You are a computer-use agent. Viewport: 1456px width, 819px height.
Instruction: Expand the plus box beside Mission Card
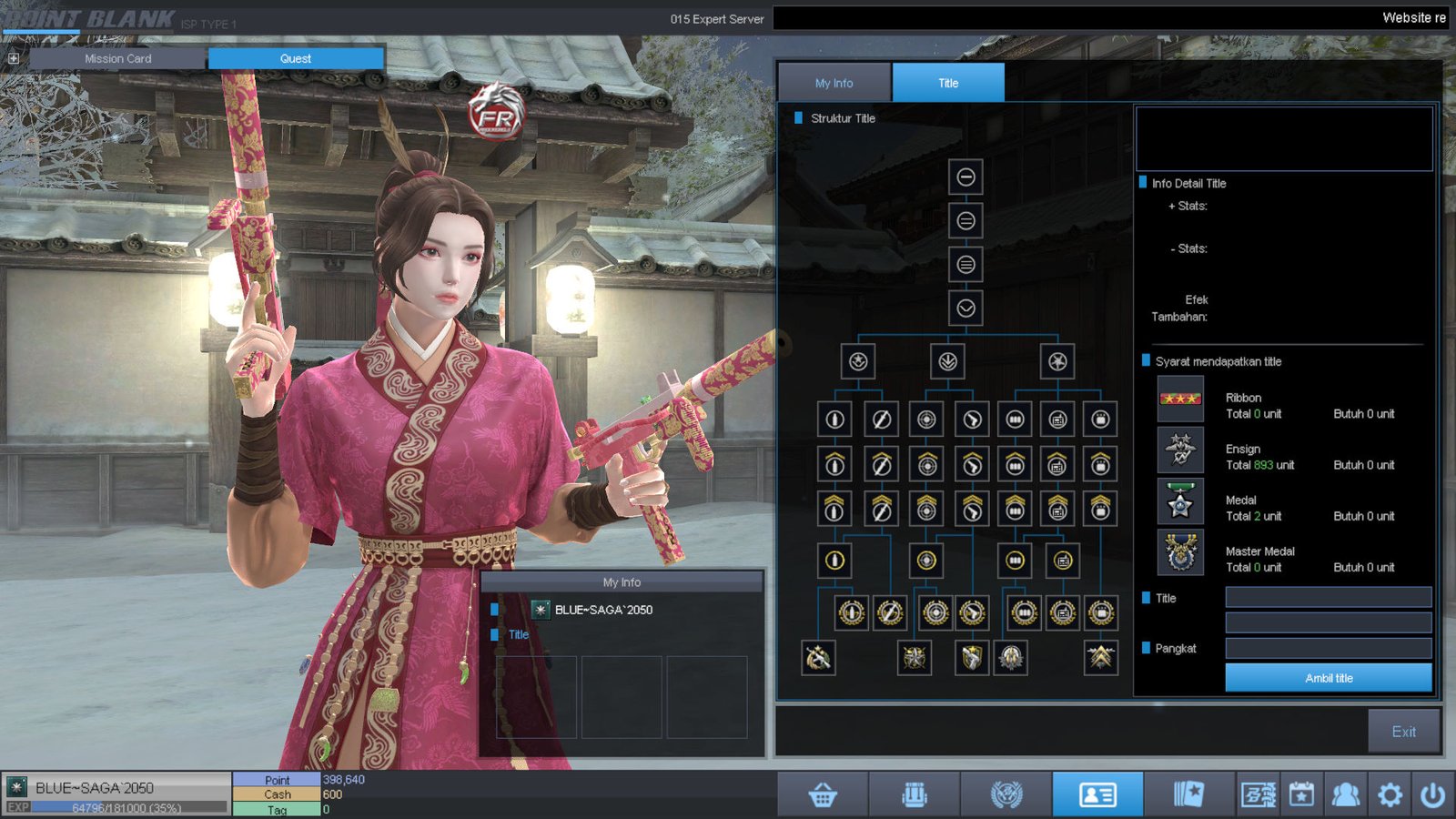coord(14,58)
